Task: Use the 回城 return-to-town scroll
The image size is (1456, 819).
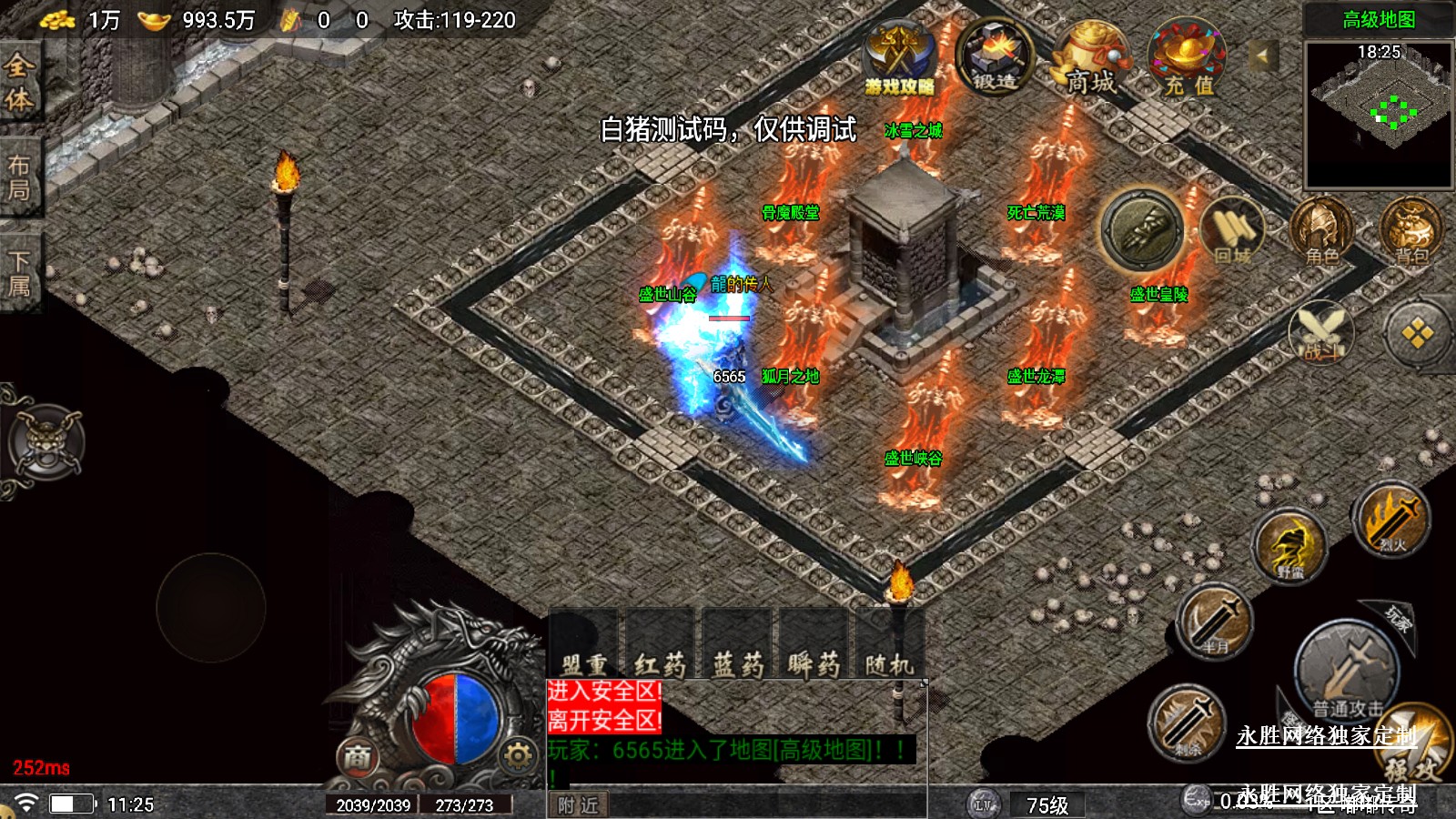Action: click(x=1233, y=232)
